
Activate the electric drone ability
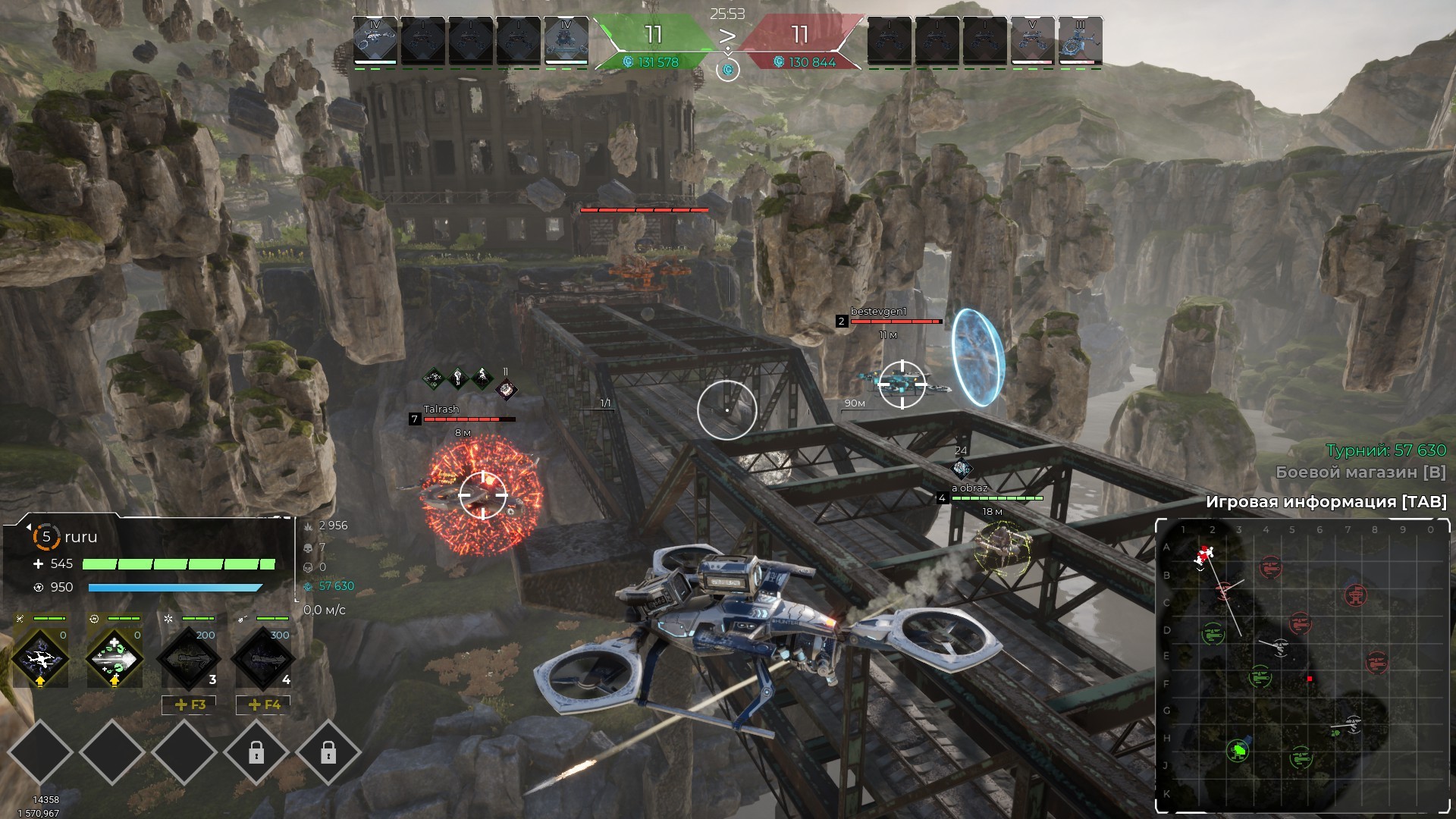point(40,658)
